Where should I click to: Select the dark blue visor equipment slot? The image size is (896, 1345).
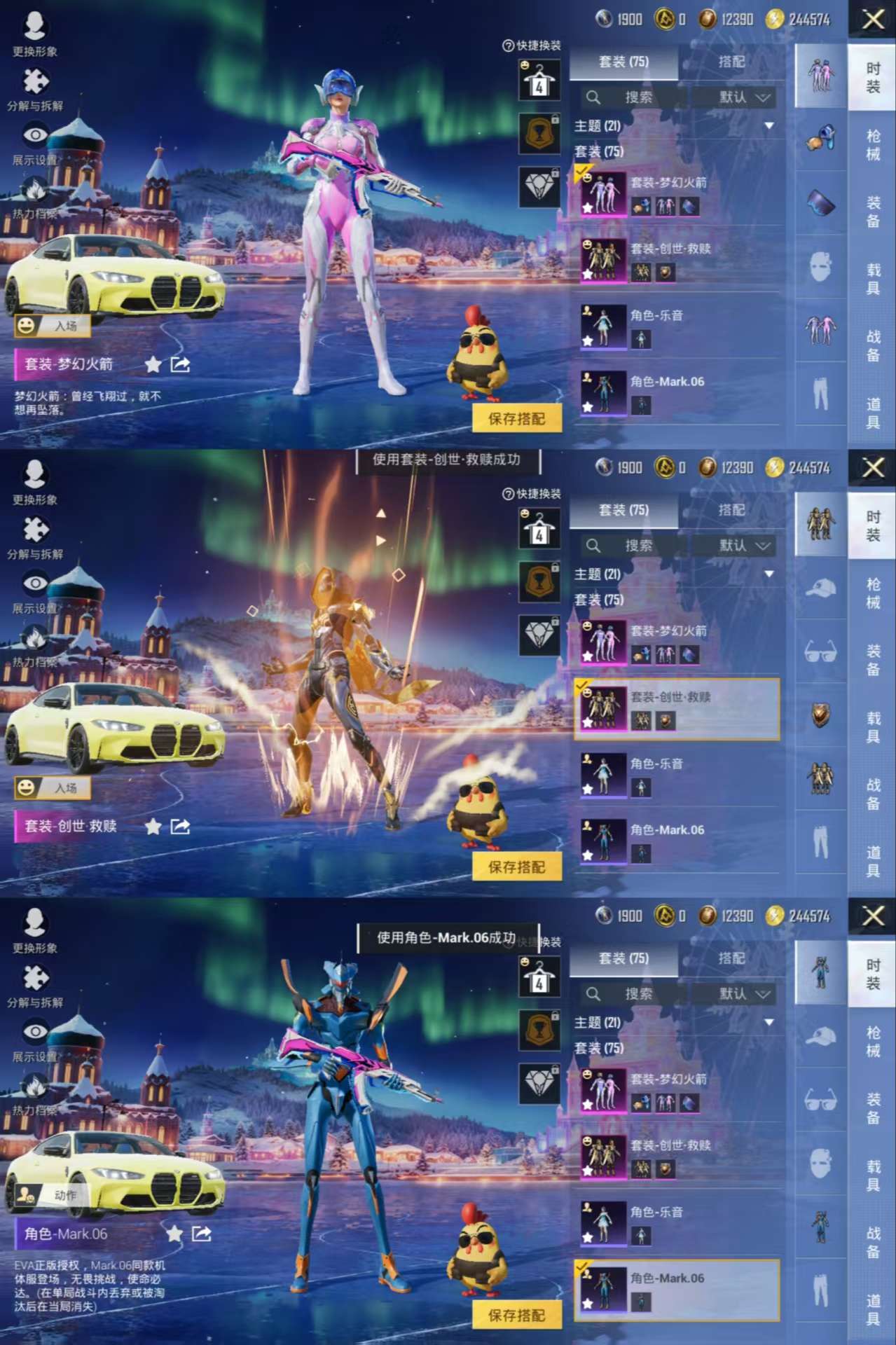point(820,205)
